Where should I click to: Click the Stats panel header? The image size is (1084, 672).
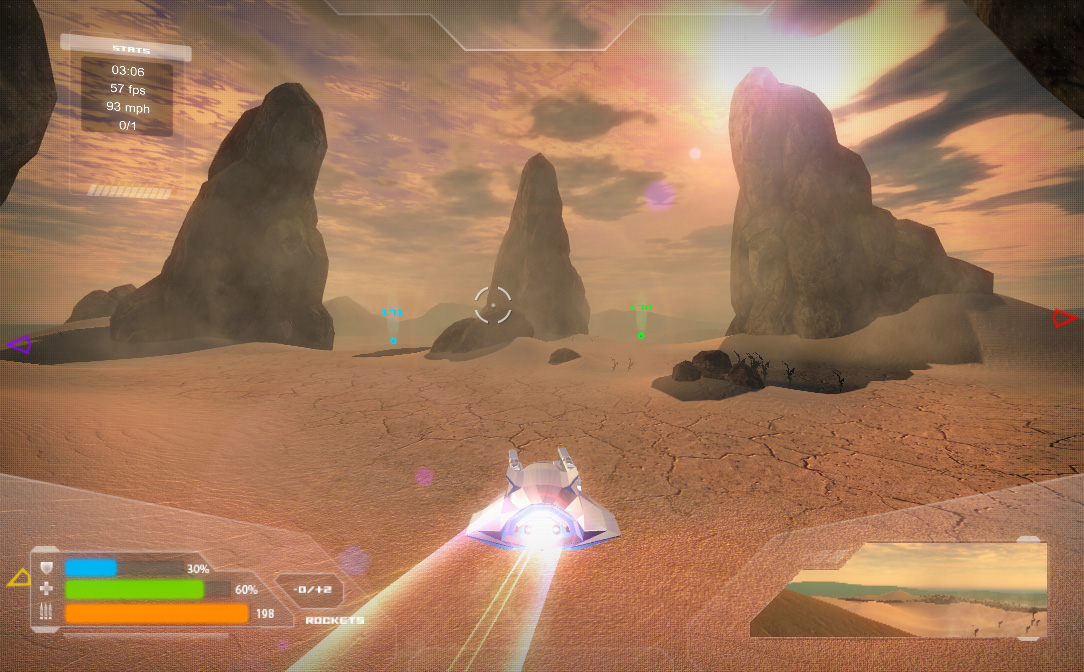[125, 48]
